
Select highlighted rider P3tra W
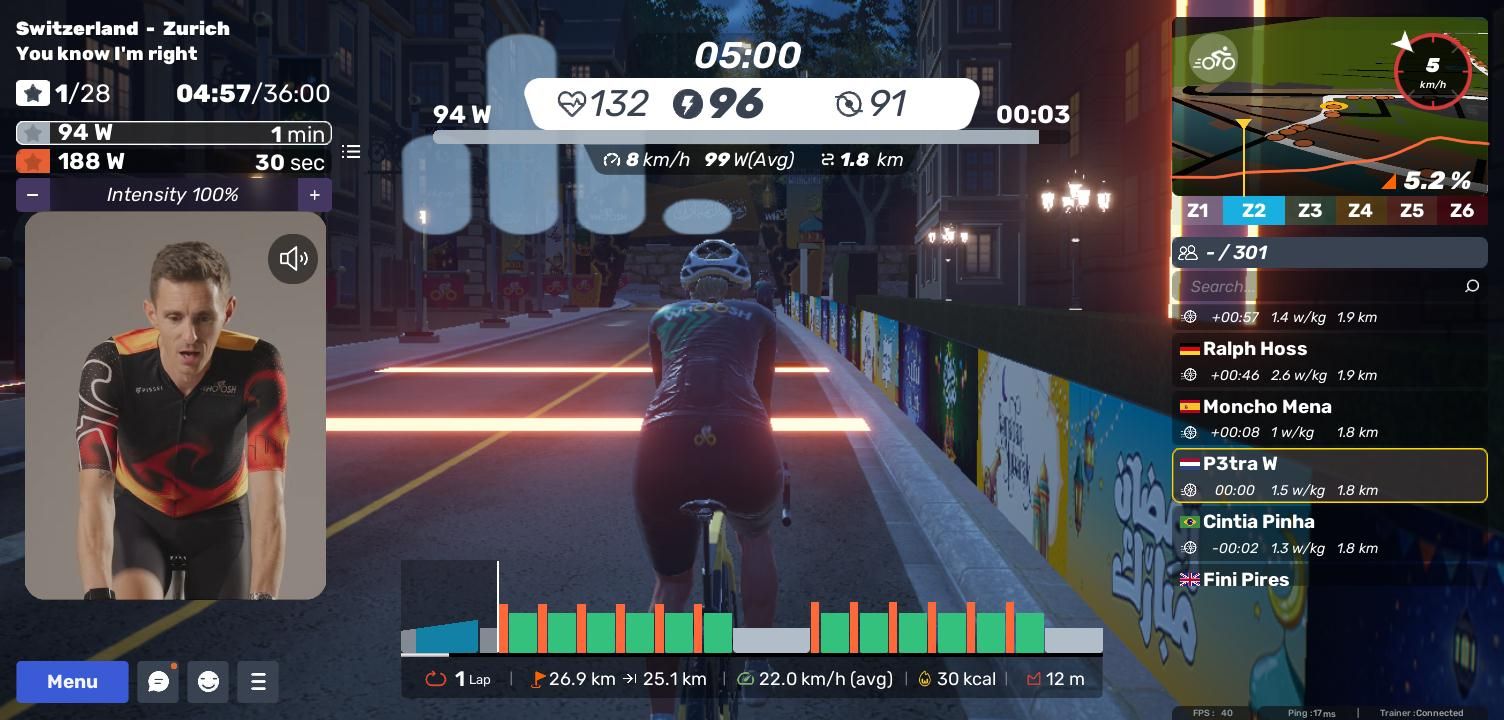(x=1329, y=476)
